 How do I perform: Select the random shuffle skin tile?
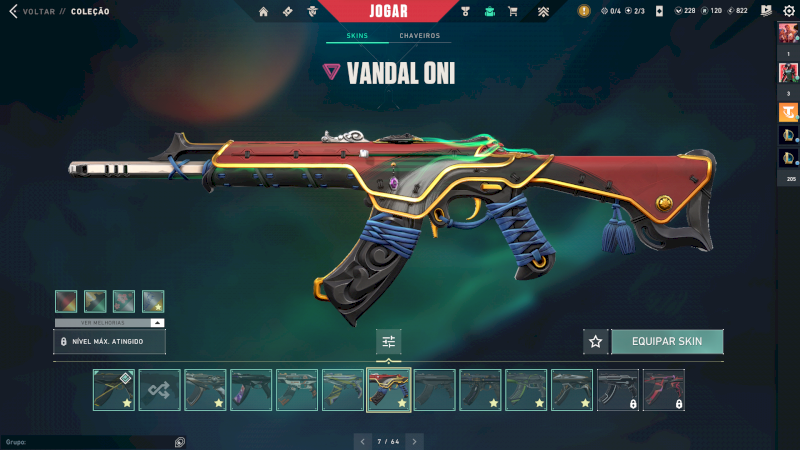tap(159, 390)
